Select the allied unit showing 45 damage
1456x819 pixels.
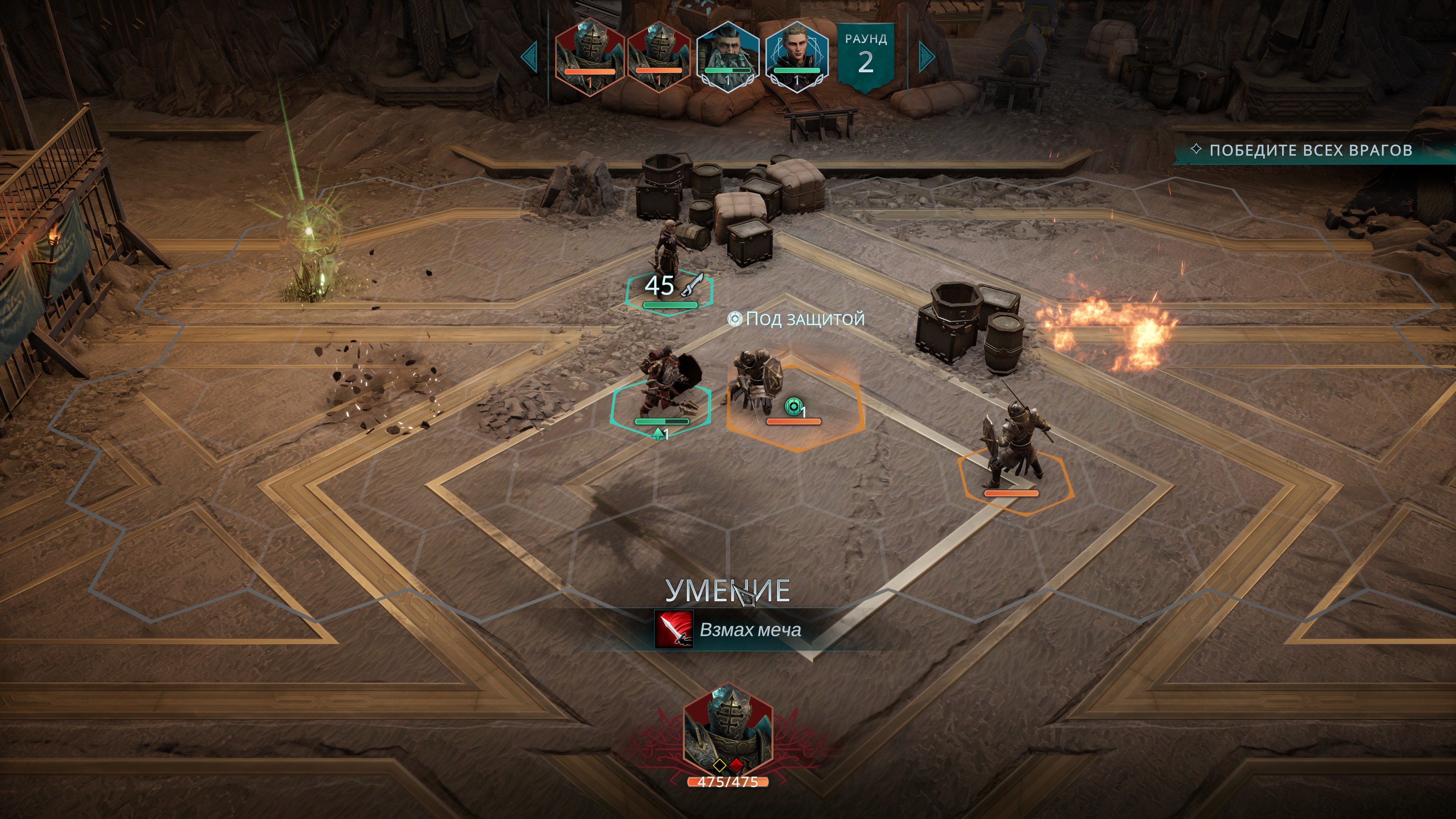point(671,254)
